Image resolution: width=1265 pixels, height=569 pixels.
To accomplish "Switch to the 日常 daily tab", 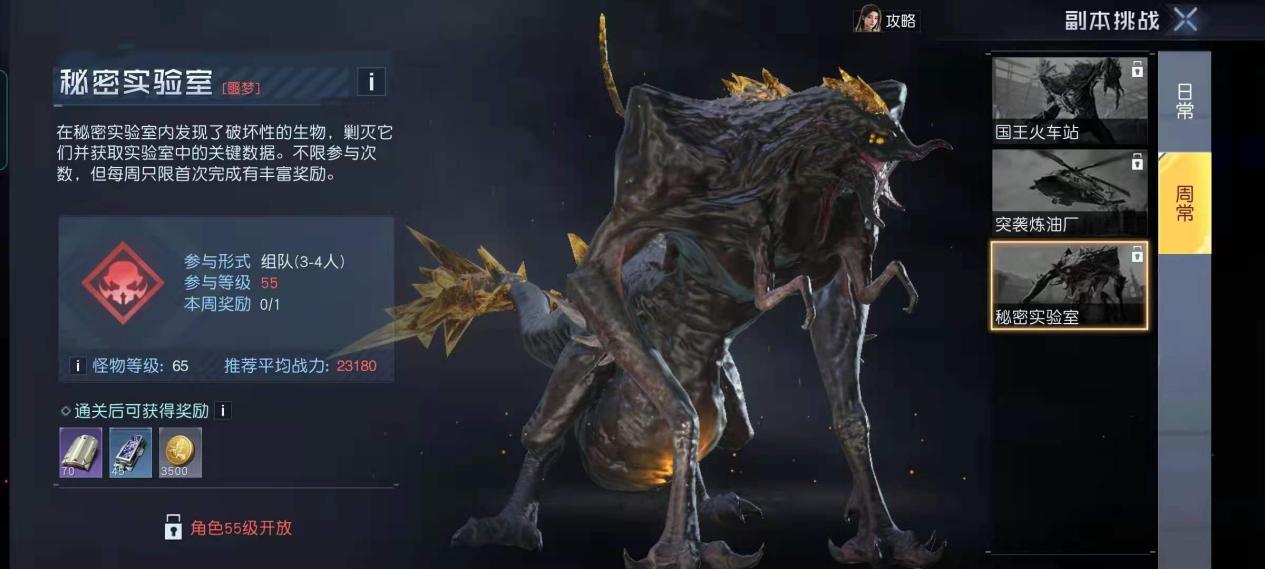I will click(1184, 101).
